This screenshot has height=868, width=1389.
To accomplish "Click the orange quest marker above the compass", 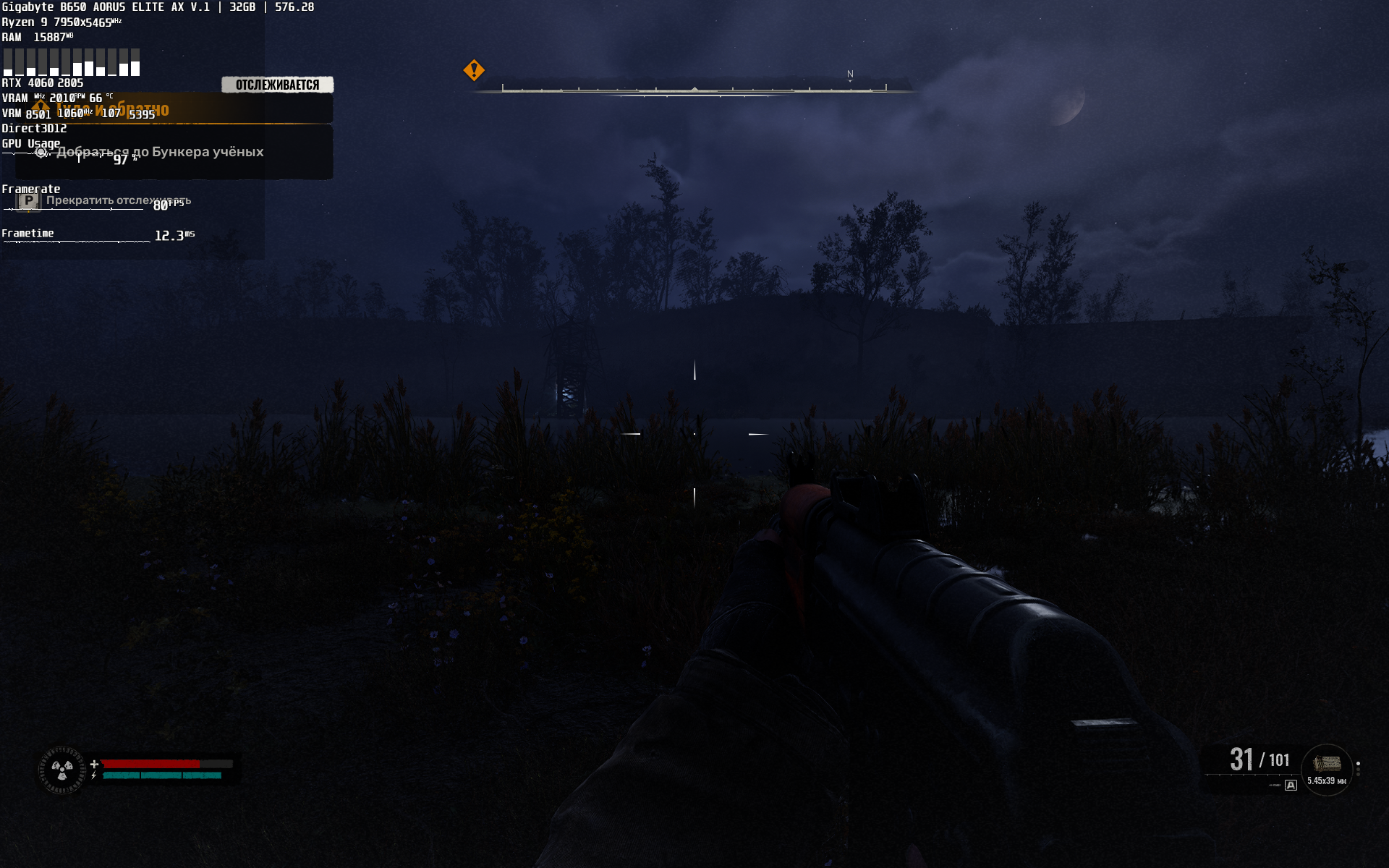I will [x=474, y=70].
